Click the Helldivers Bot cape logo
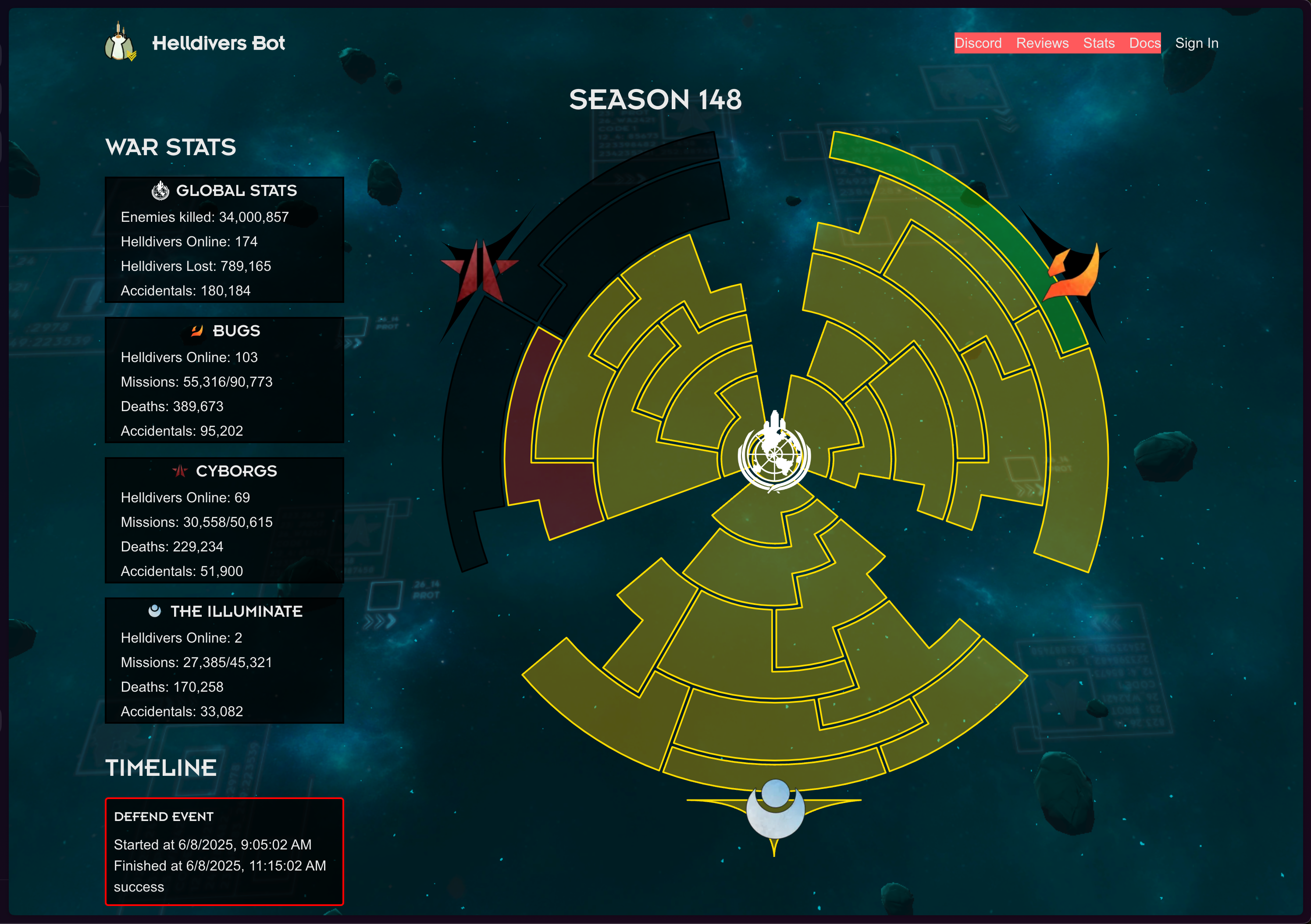This screenshot has height=924, width=1311. click(120, 42)
